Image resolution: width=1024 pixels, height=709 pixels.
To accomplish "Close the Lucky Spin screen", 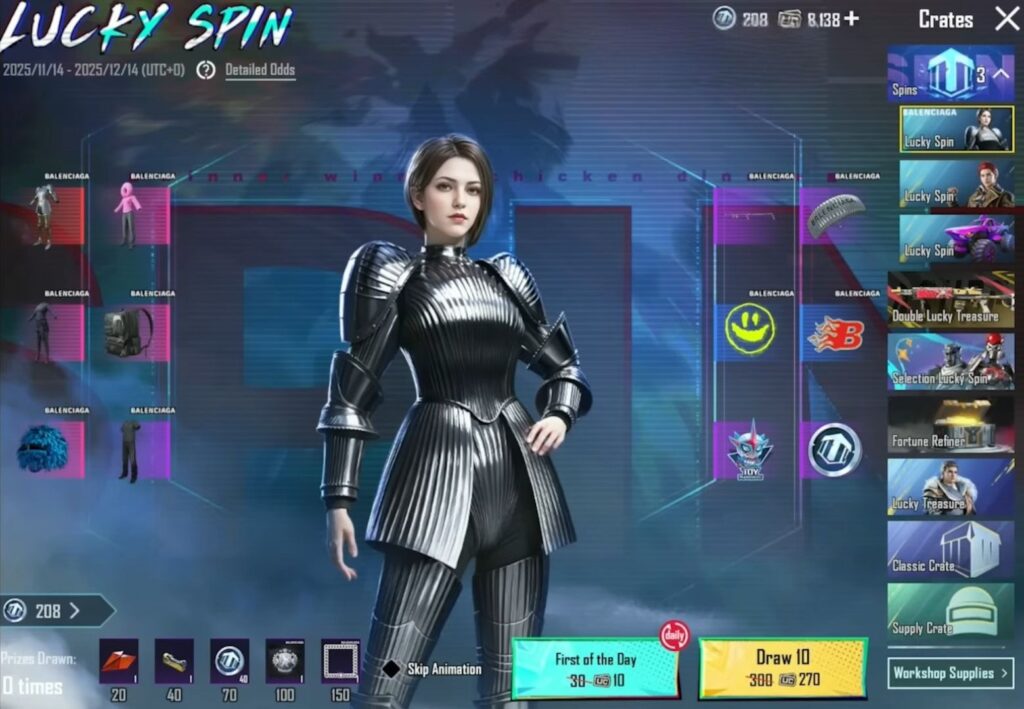I will pos(1006,19).
